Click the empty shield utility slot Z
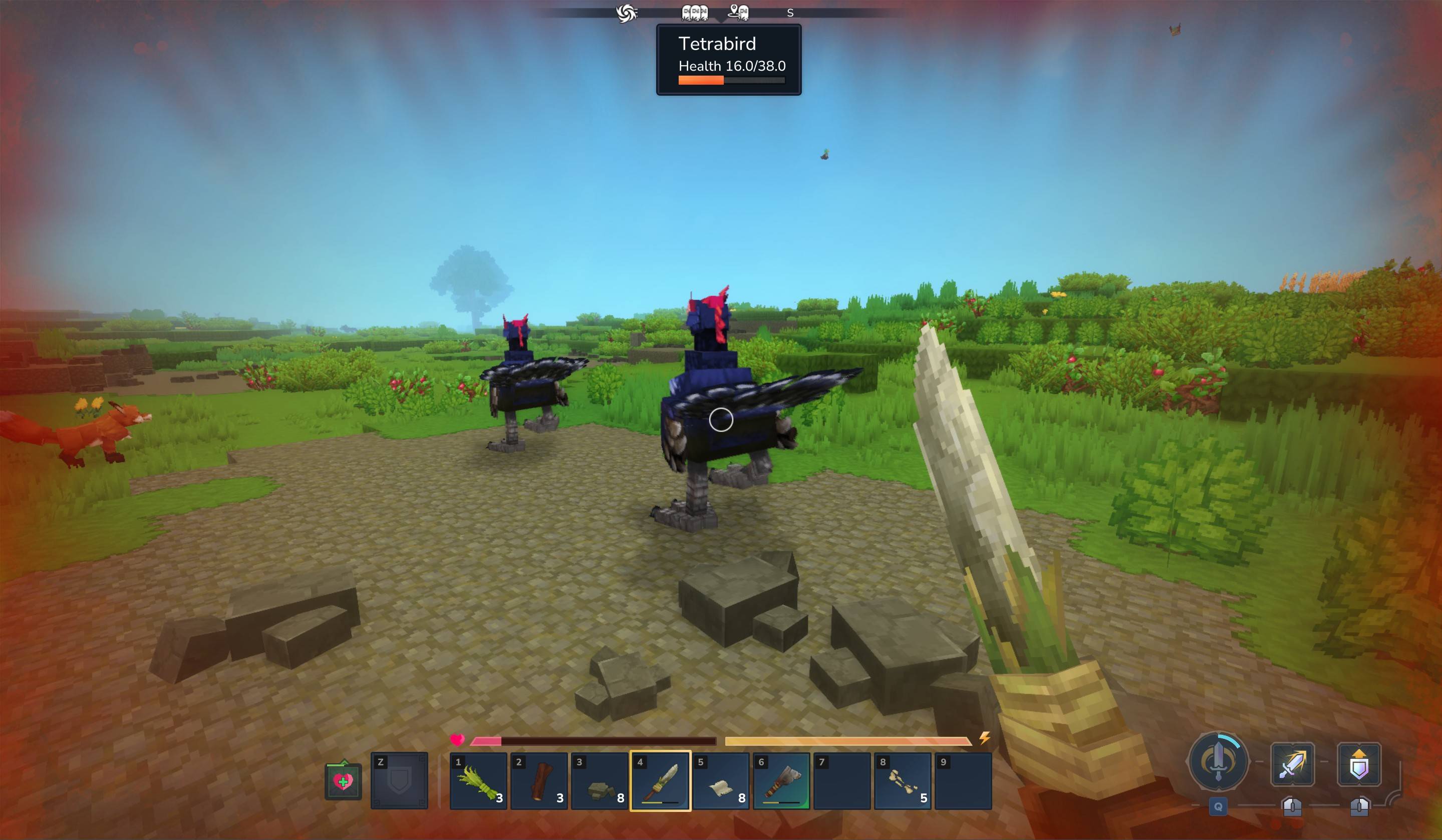1442x840 pixels. pos(399,780)
